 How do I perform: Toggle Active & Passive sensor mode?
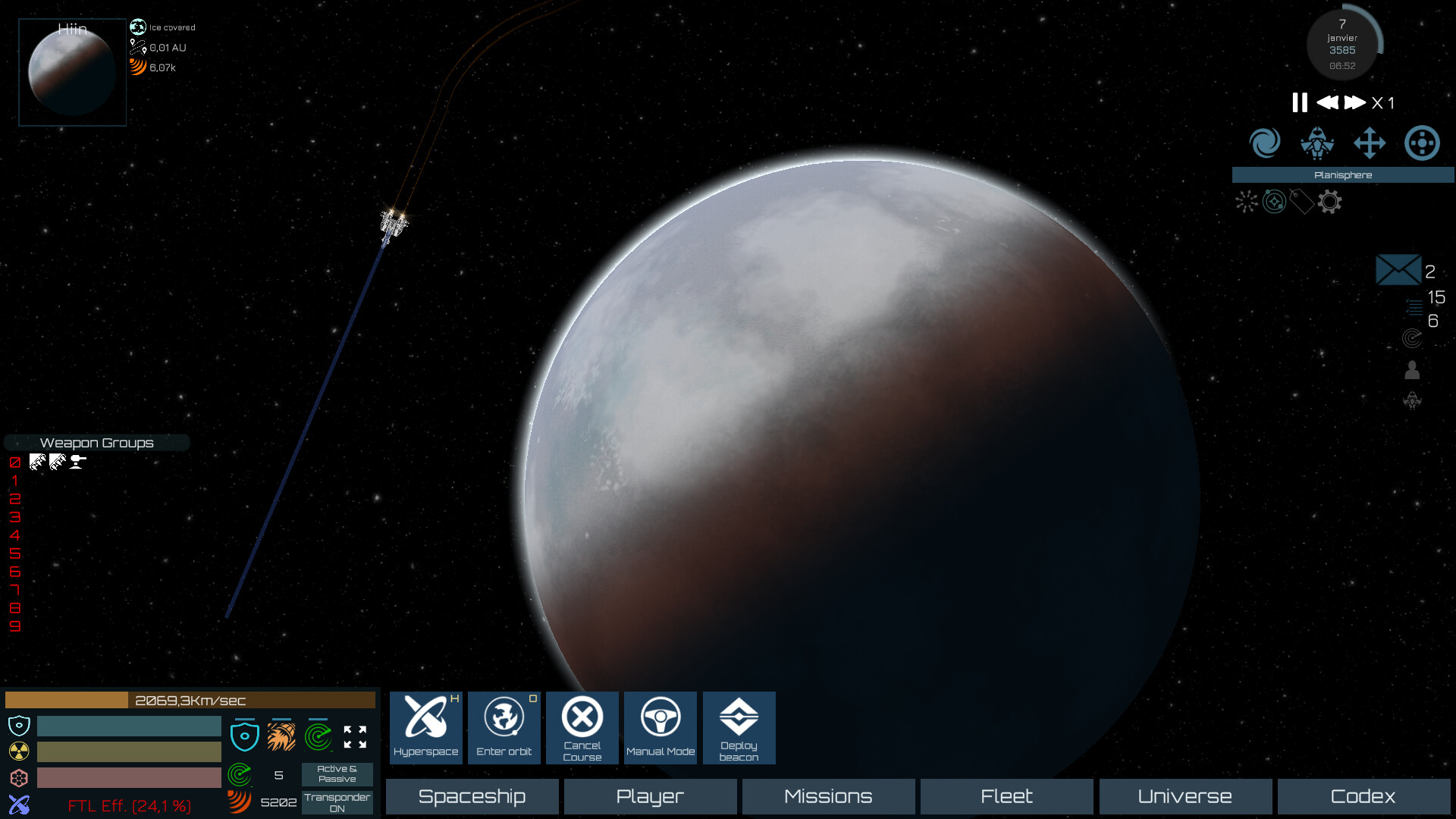(x=337, y=773)
